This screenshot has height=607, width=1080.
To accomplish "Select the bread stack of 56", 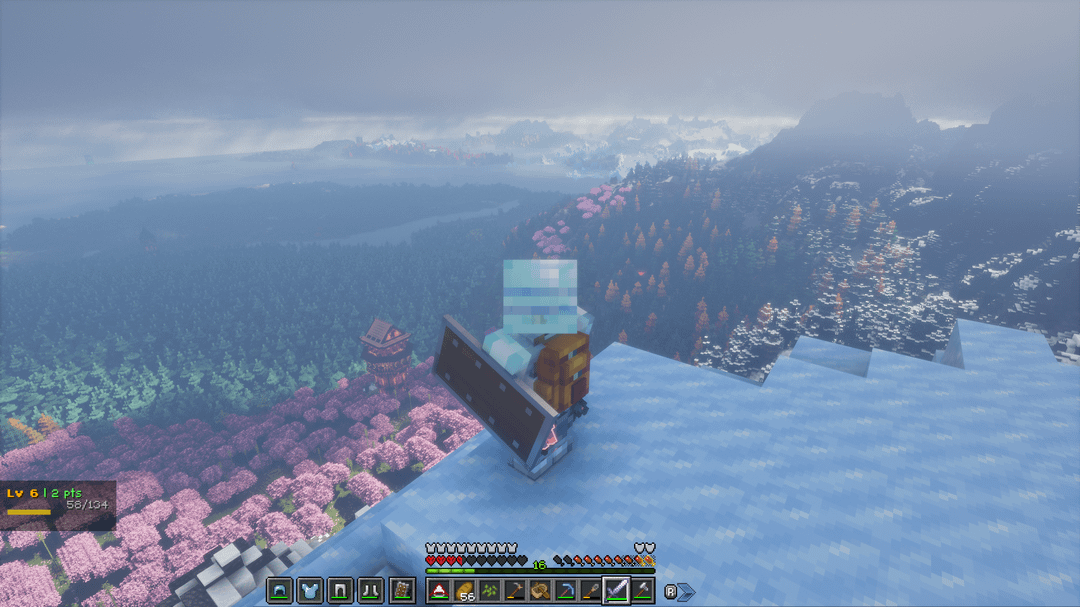I will [464, 590].
